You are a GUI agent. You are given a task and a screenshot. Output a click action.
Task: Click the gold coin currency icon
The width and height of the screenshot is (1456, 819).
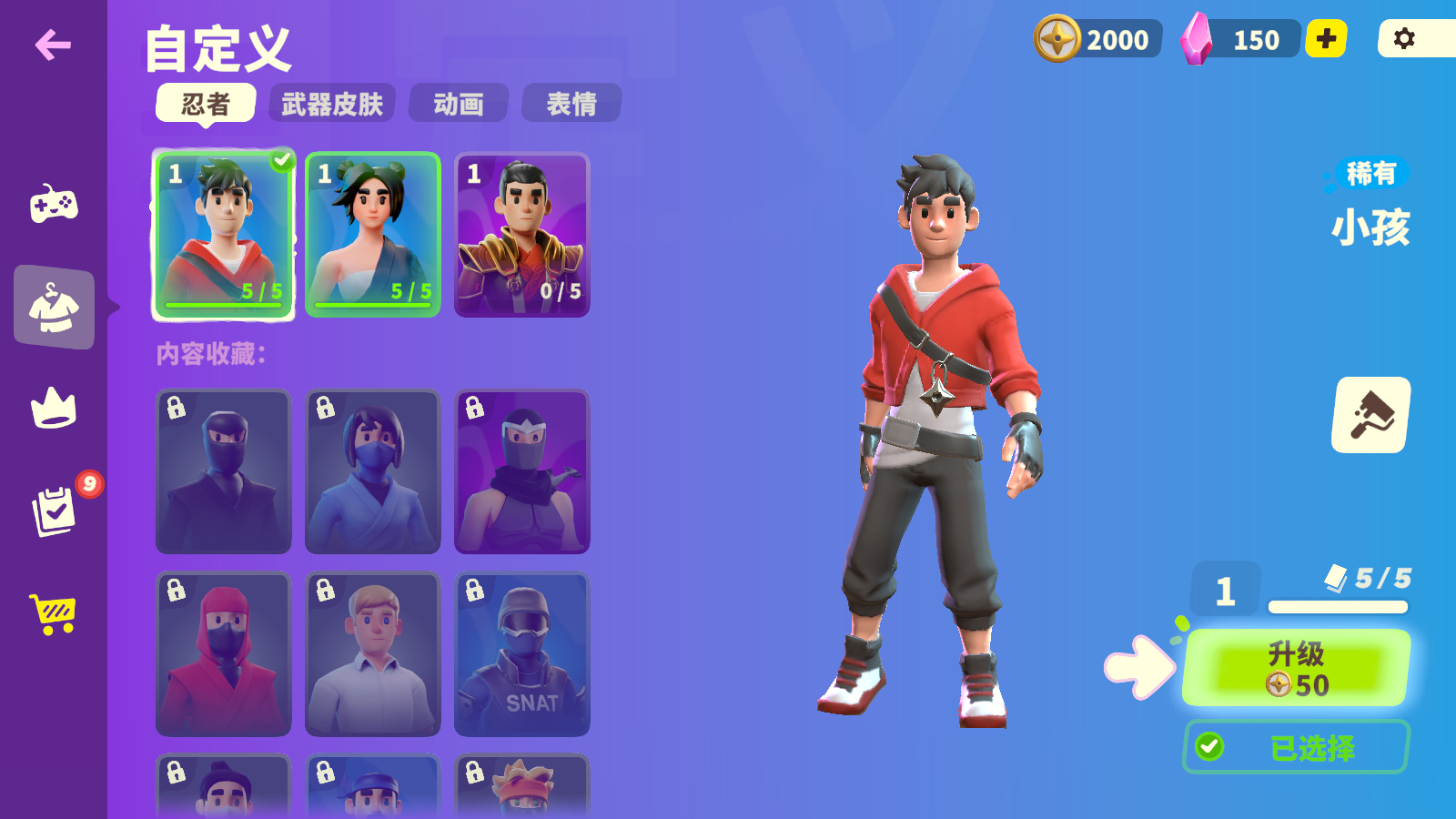1057,39
